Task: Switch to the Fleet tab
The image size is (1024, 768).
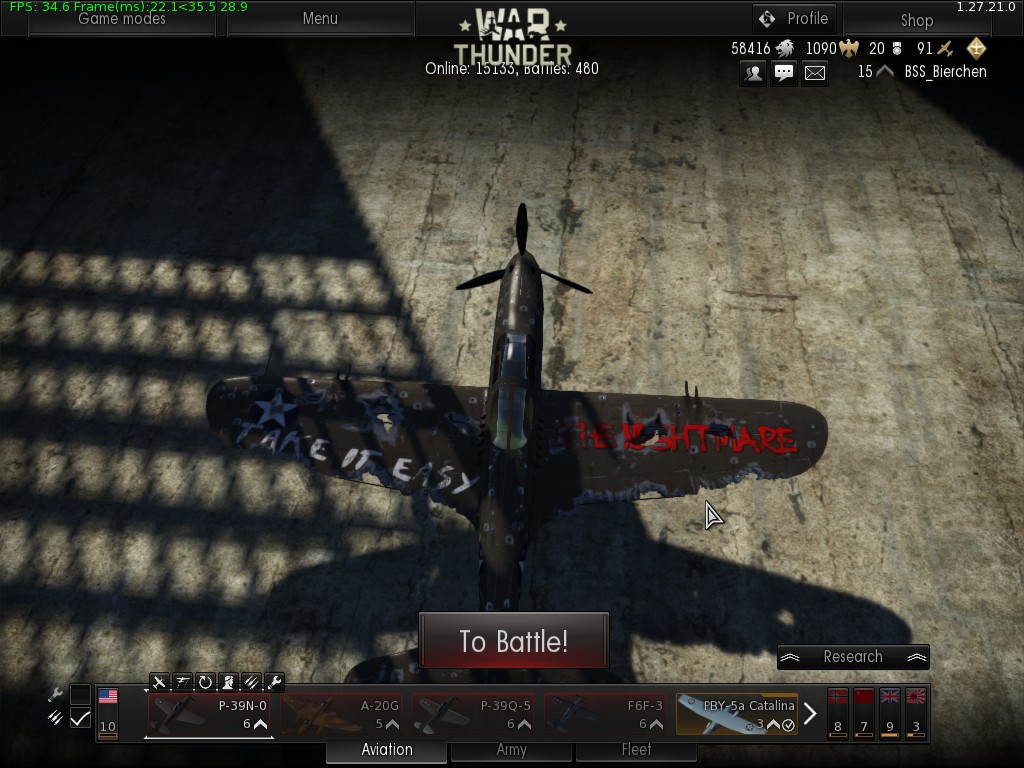Action: (636, 750)
